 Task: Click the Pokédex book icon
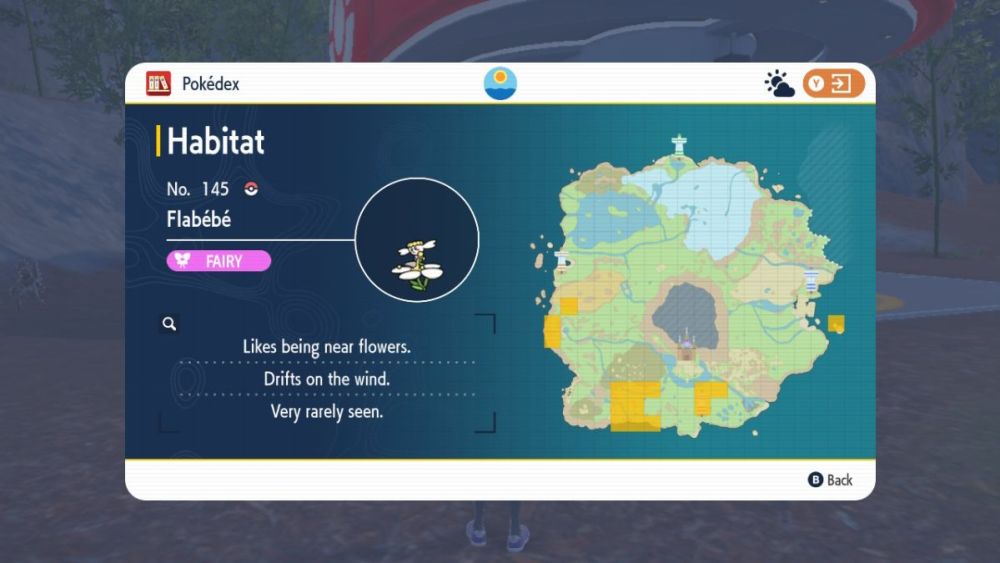tap(158, 84)
